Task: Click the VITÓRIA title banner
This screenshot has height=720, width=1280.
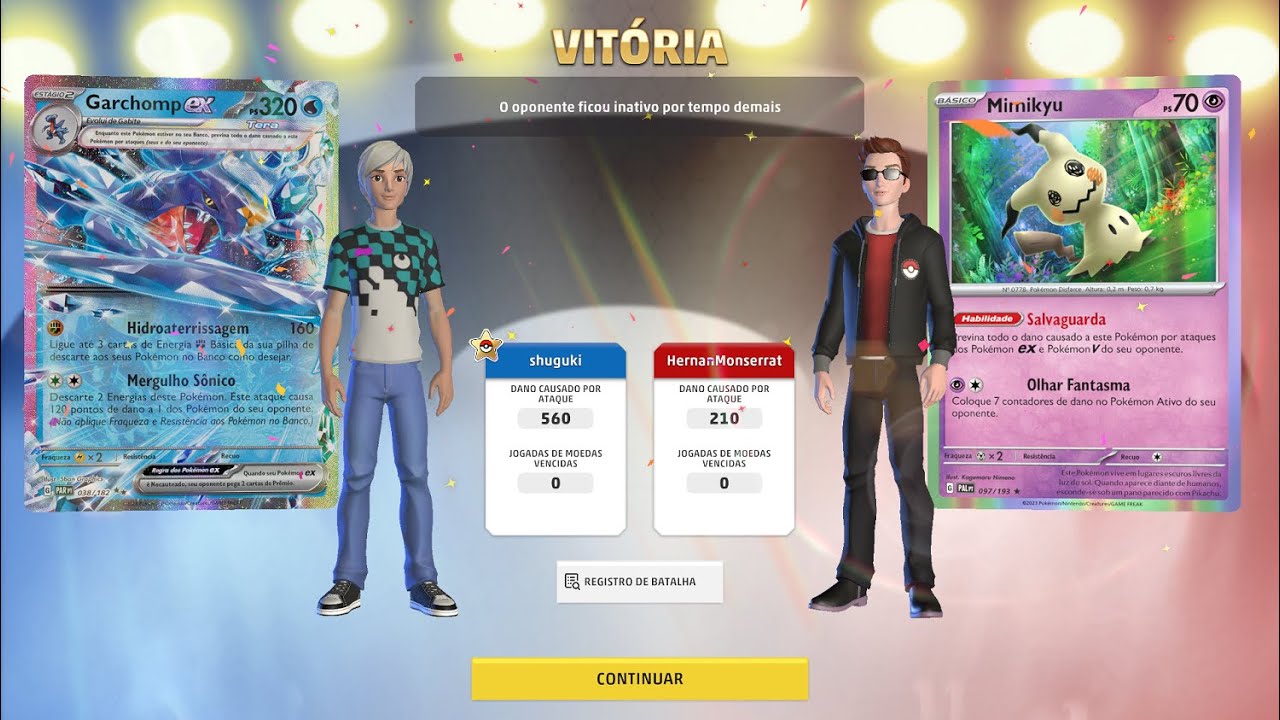Action: click(639, 44)
